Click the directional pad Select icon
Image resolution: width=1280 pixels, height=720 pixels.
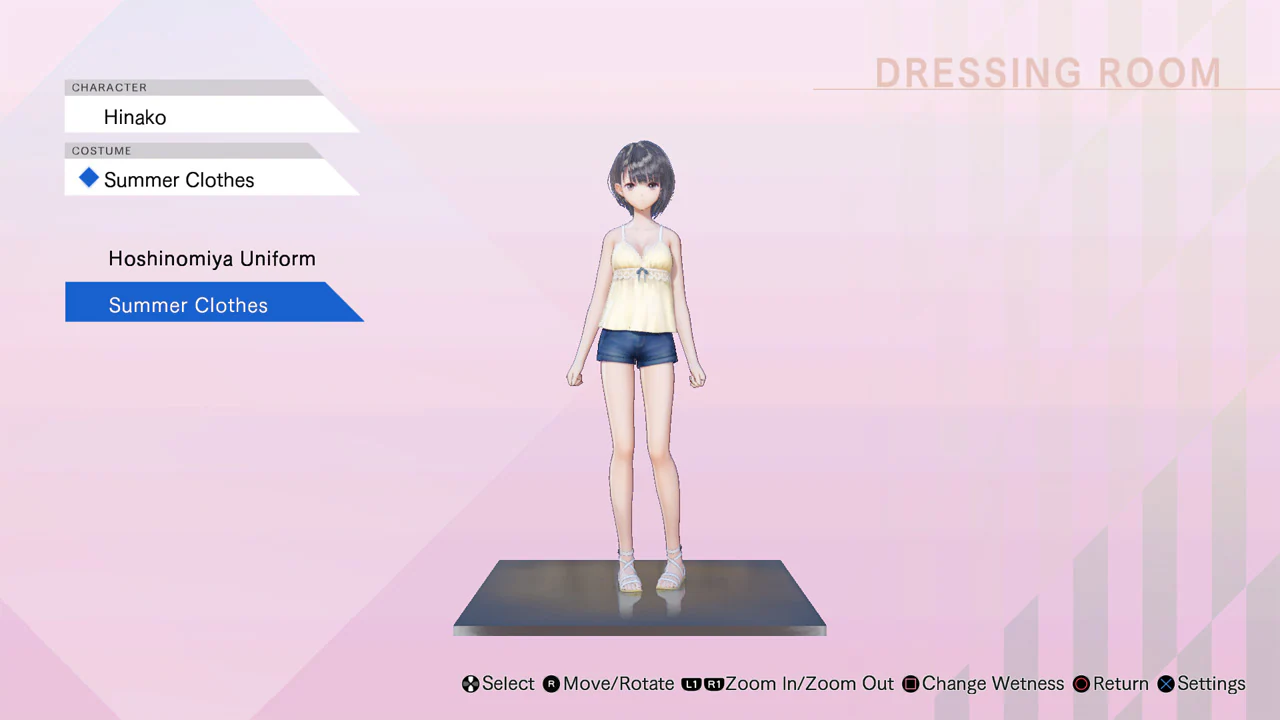pyautogui.click(x=470, y=684)
